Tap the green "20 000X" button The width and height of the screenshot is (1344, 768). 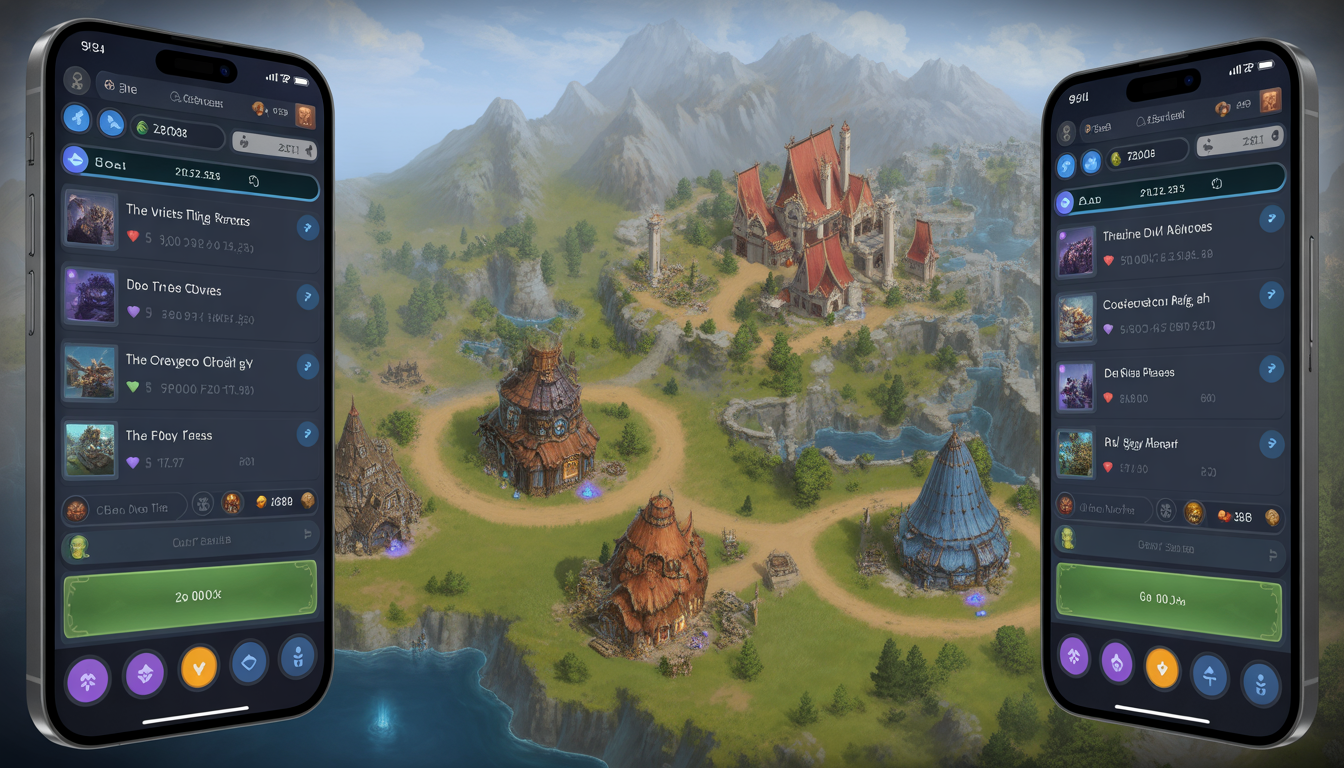pyautogui.click(x=190, y=596)
